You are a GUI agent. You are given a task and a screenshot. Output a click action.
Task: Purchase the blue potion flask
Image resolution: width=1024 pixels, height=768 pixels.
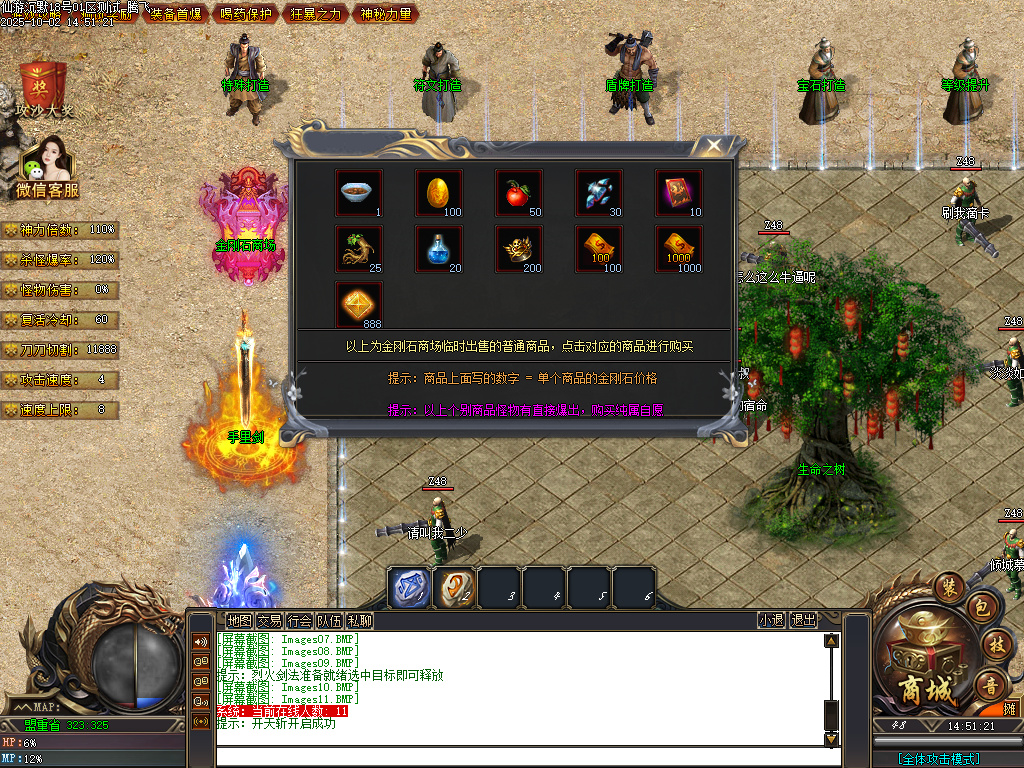point(438,249)
